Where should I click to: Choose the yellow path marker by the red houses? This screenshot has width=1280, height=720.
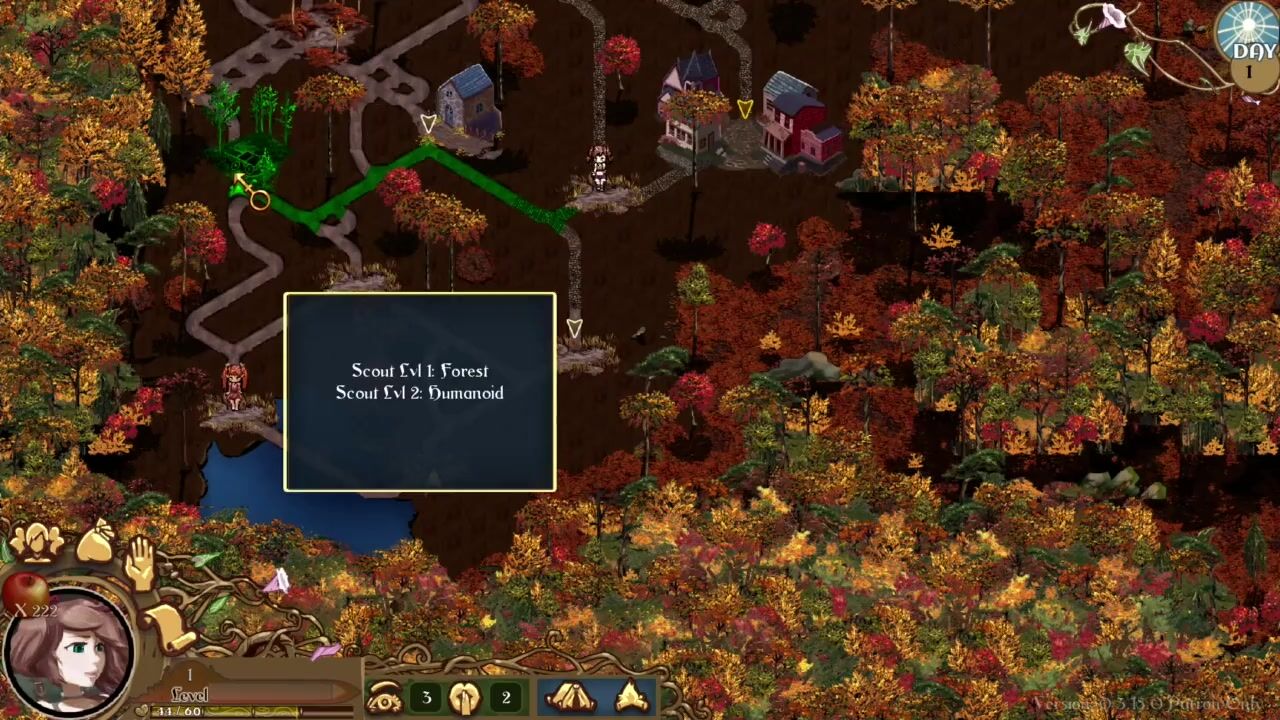[745, 108]
